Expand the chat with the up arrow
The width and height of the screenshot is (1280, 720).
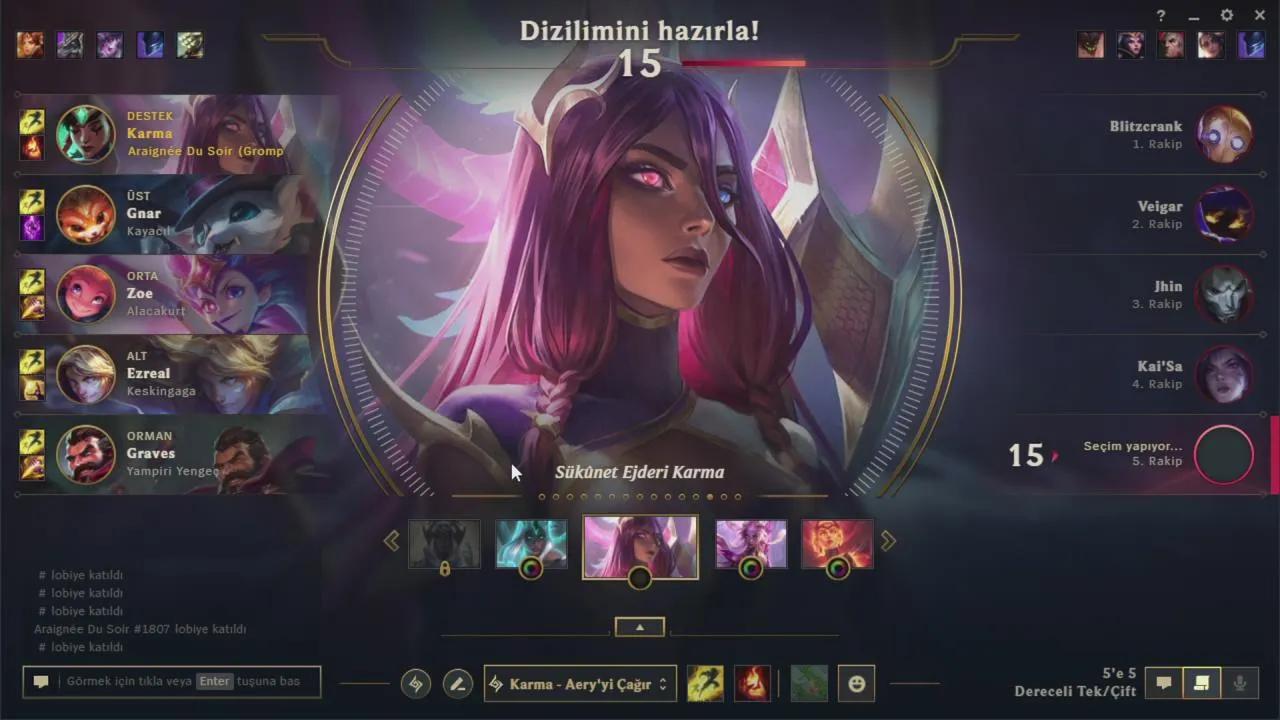[x=639, y=626]
